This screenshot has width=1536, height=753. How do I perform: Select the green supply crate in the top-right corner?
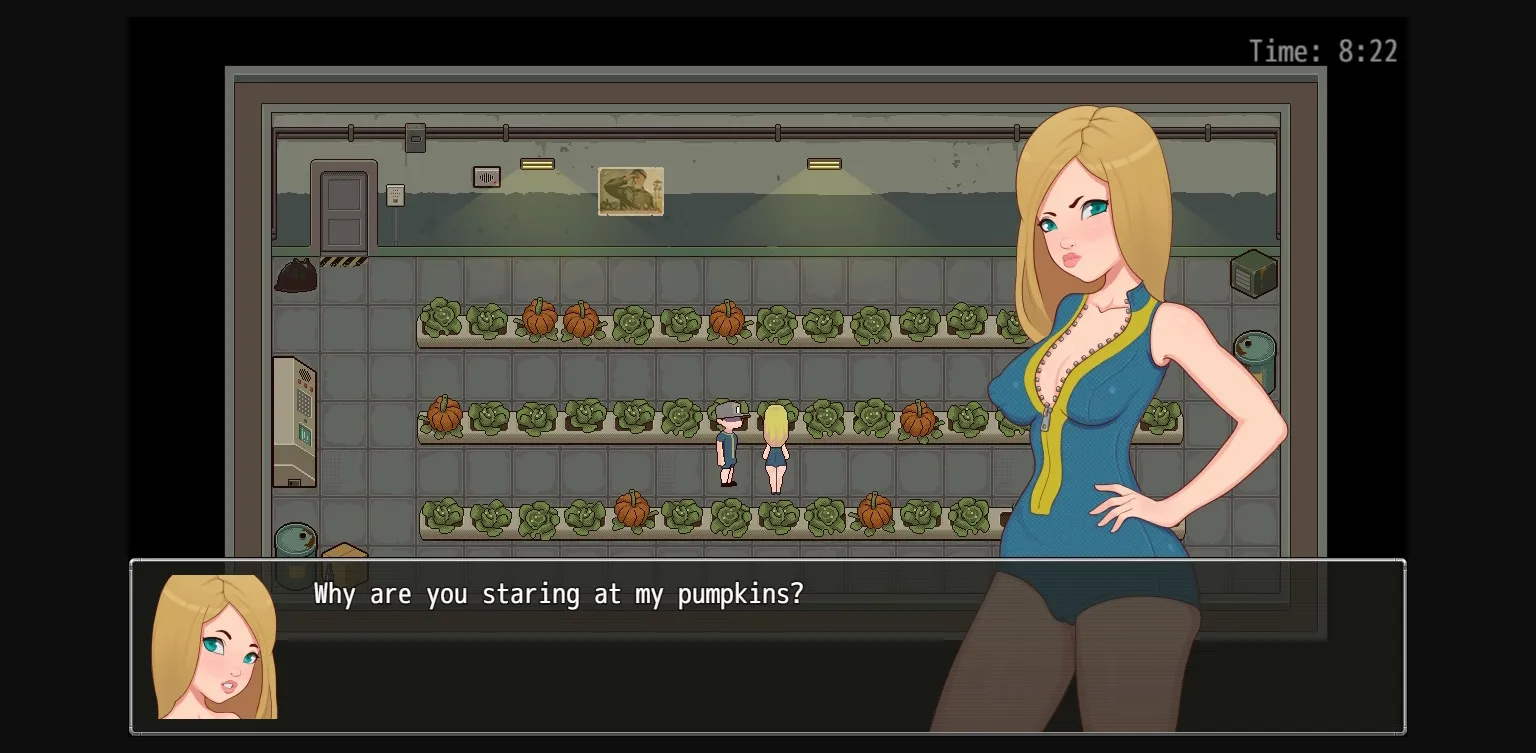pyautogui.click(x=1255, y=271)
